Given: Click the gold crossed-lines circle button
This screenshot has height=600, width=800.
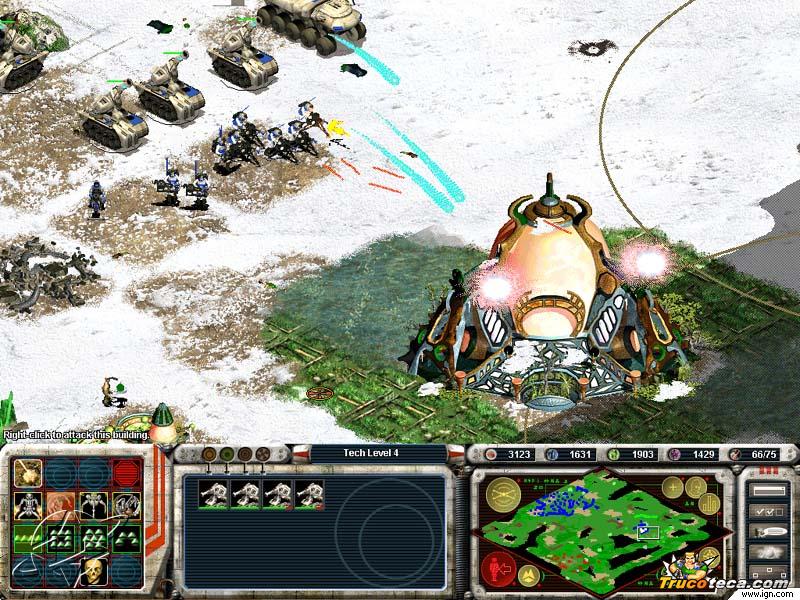Looking at the screenshot, I should pos(503,493).
